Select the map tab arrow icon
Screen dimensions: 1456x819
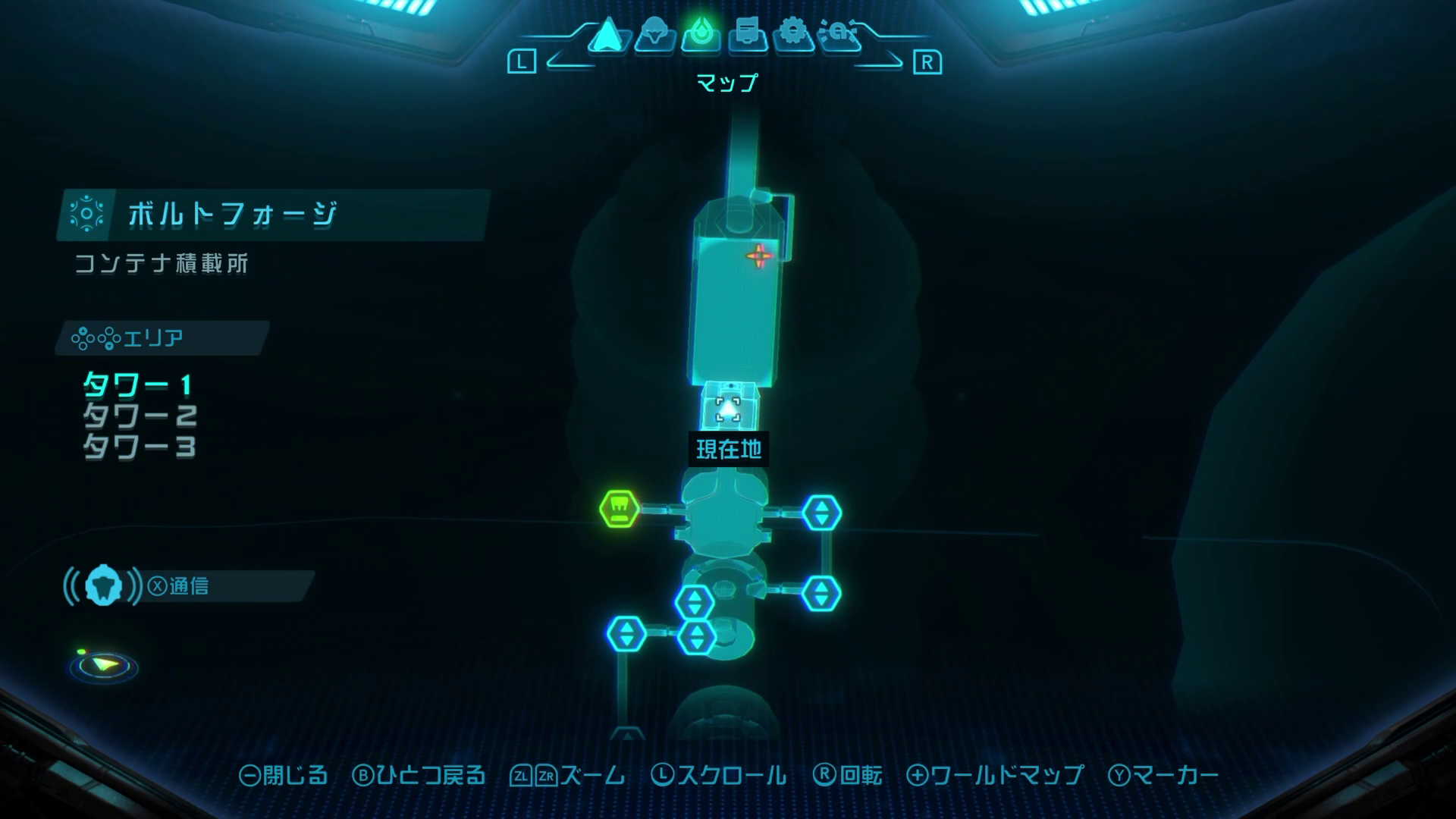(607, 35)
